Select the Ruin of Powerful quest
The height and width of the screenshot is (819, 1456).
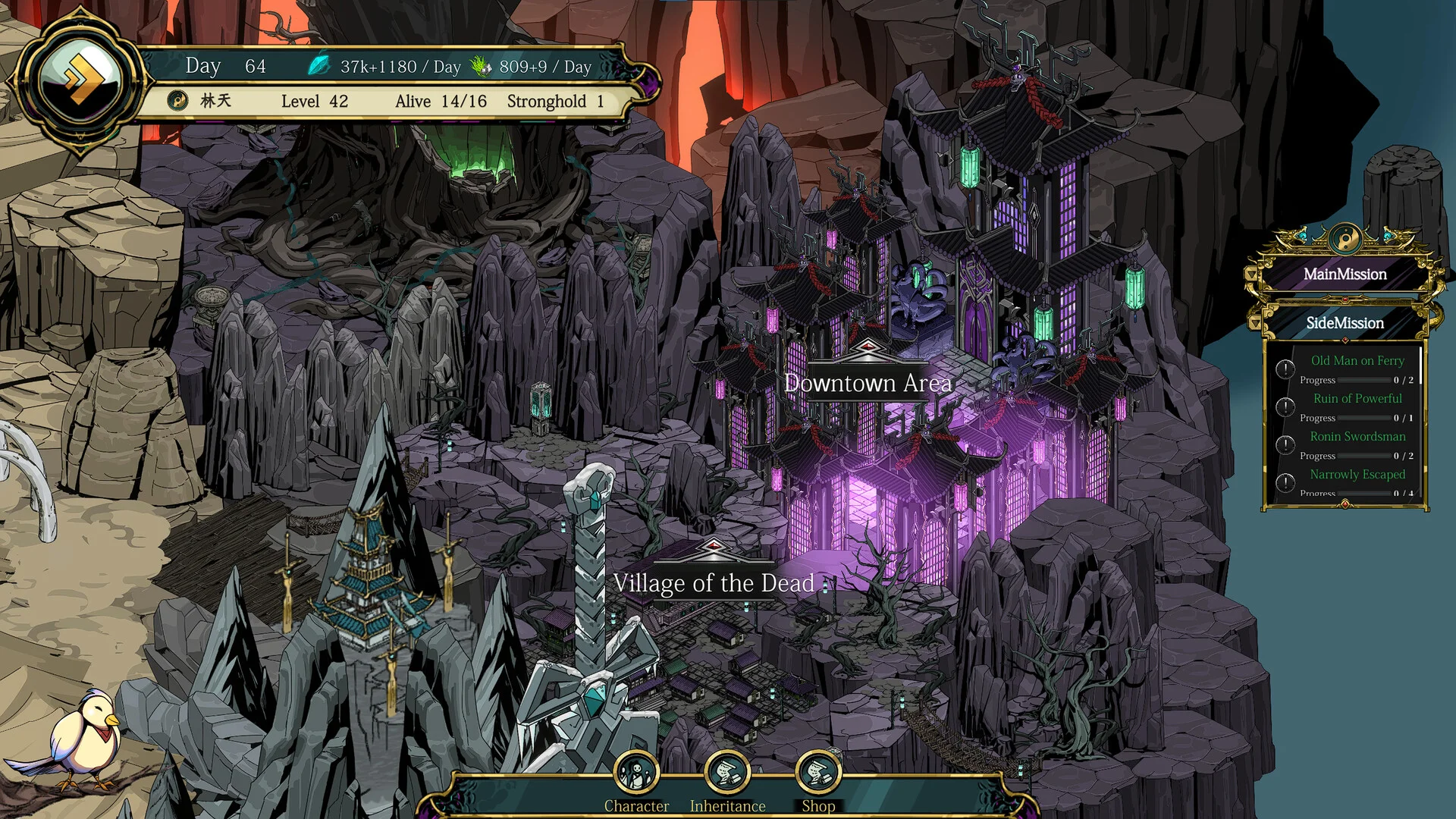click(x=1357, y=399)
